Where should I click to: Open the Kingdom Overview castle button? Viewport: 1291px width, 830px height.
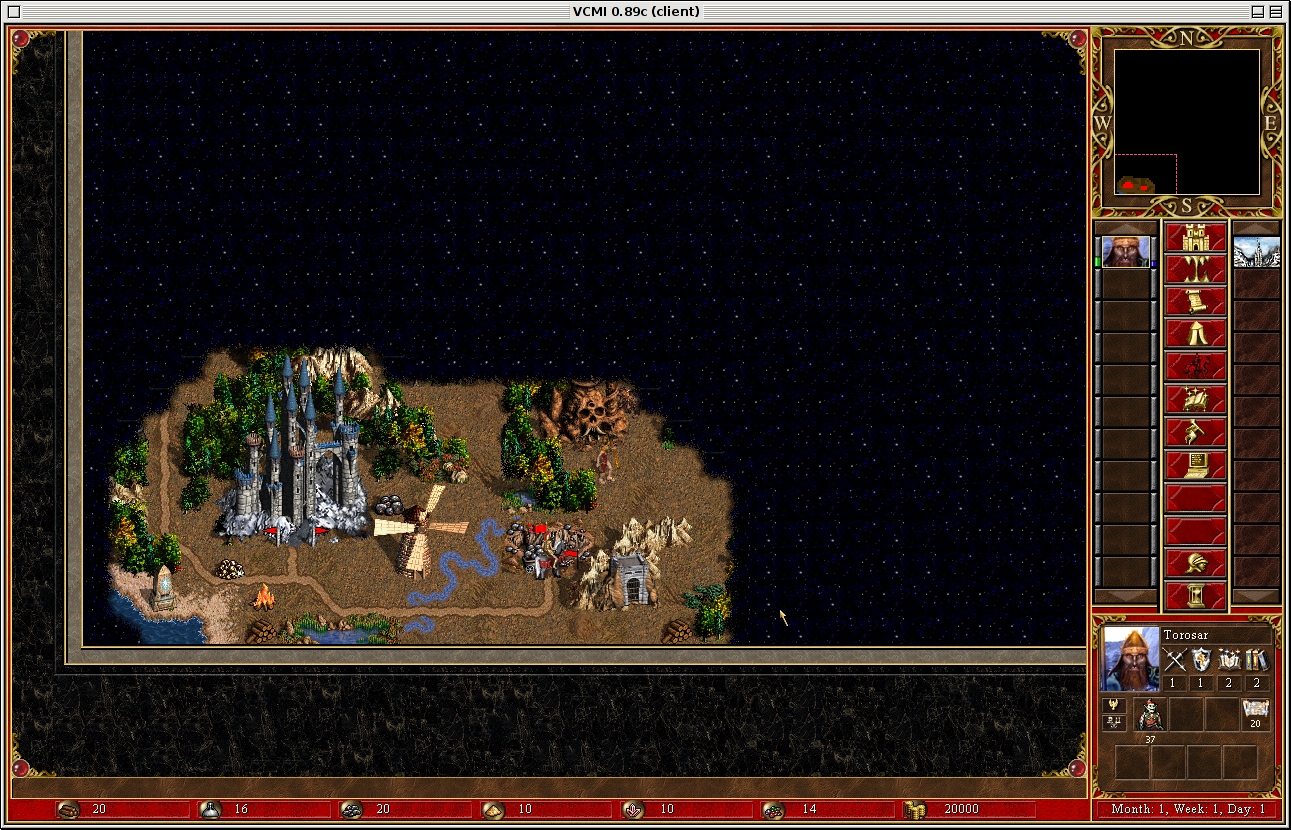(x=1196, y=238)
